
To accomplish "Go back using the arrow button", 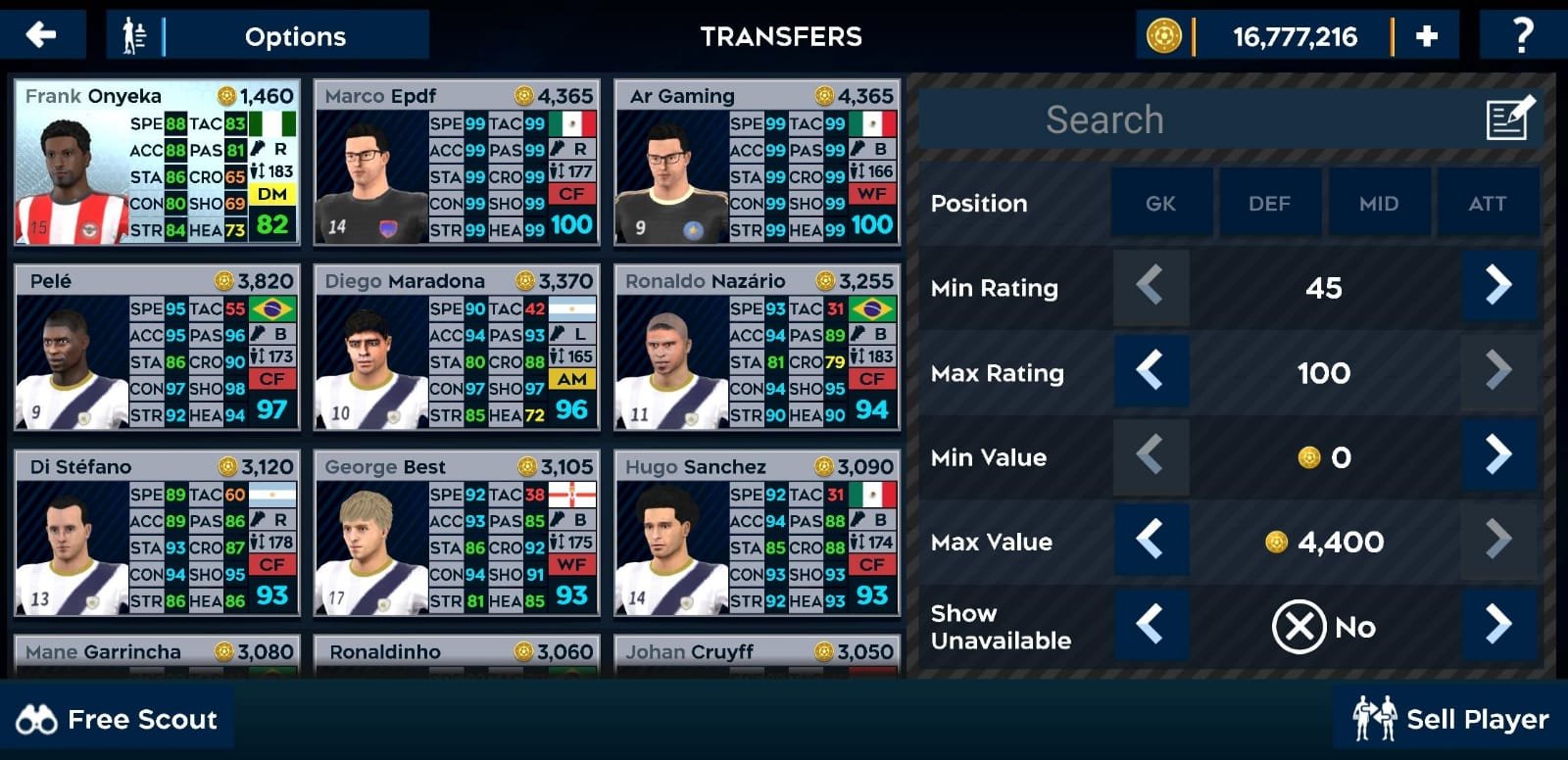I will coord(41,36).
